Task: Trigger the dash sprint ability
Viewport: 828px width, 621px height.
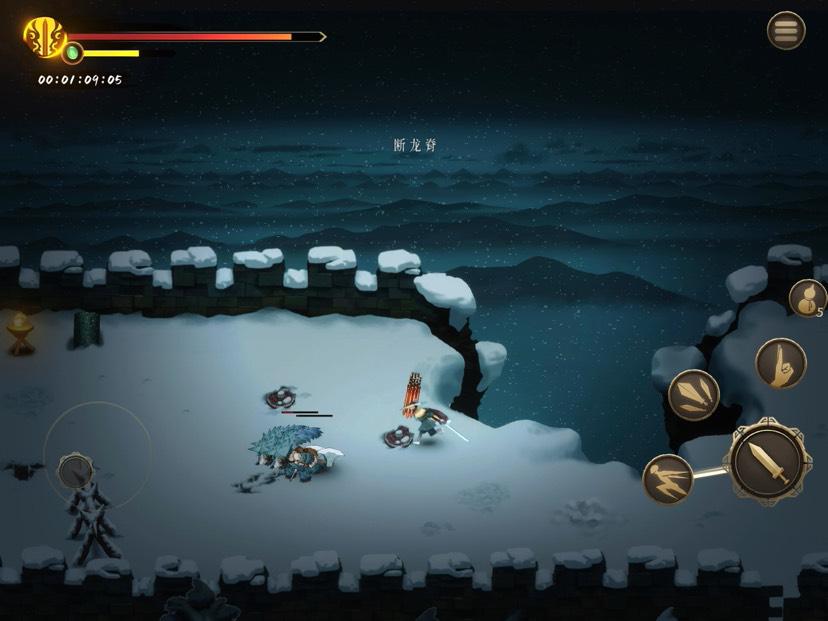Action: pos(668,479)
